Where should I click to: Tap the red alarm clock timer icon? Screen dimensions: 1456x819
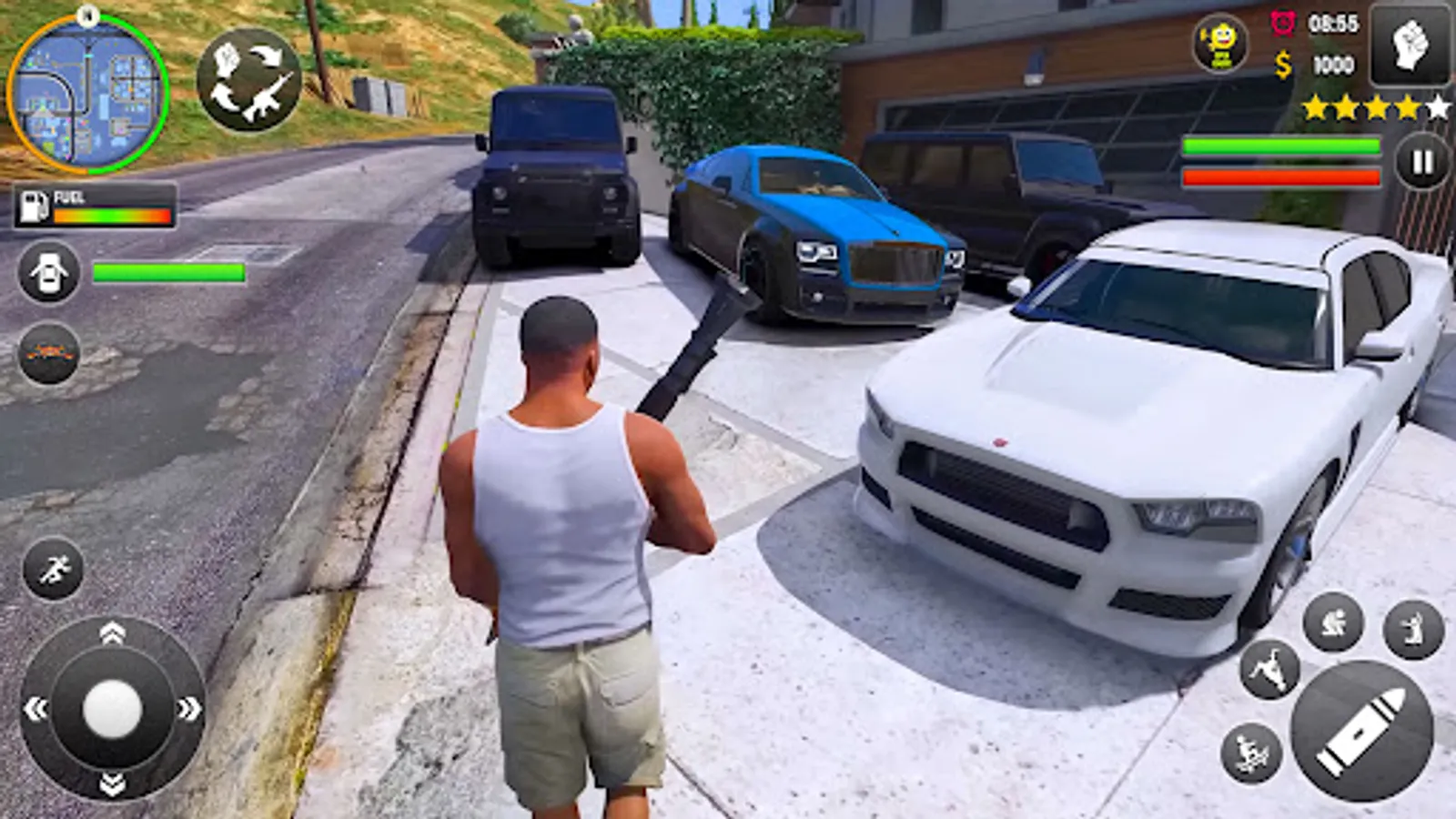[x=1283, y=25]
